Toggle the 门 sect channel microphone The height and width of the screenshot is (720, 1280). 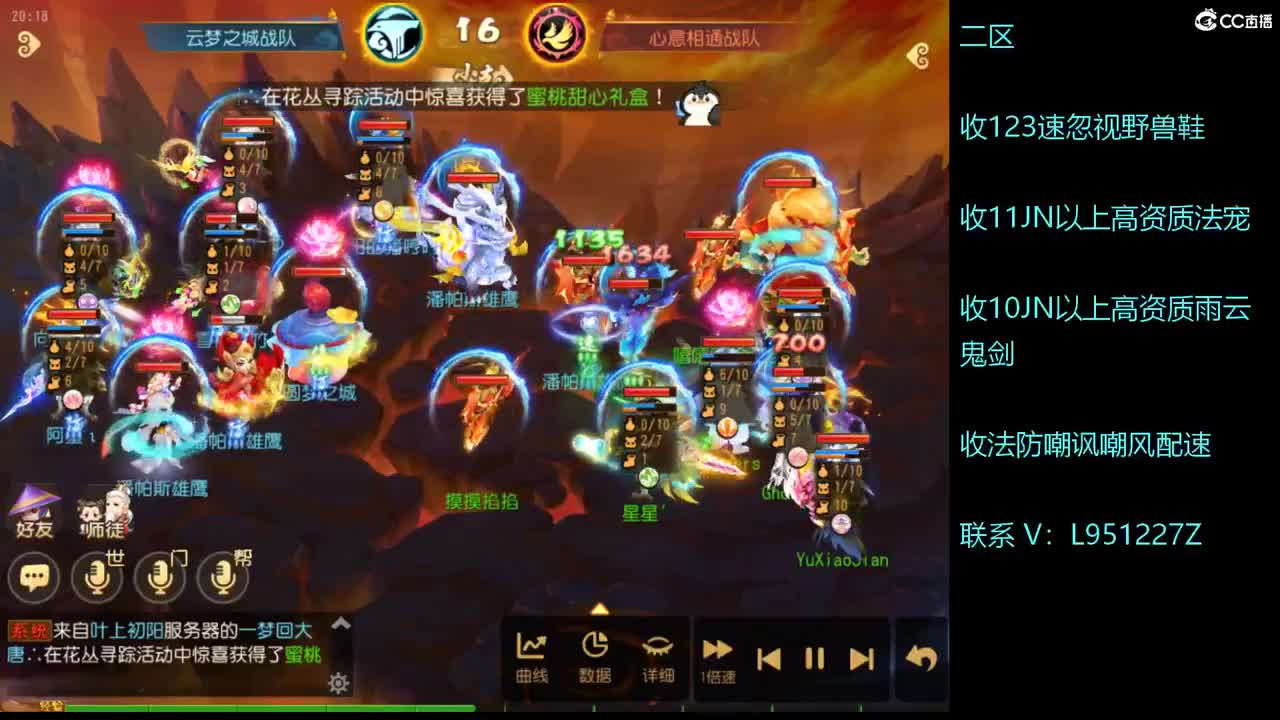point(161,577)
